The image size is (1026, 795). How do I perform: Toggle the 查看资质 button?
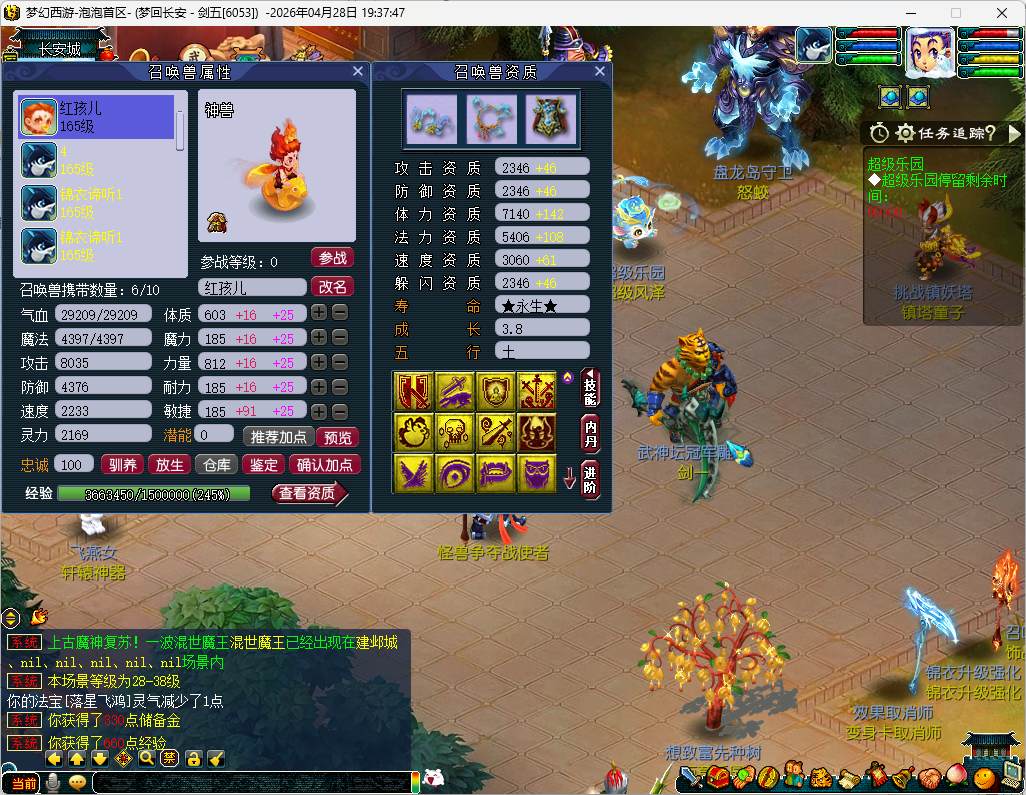tap(308, 493)
